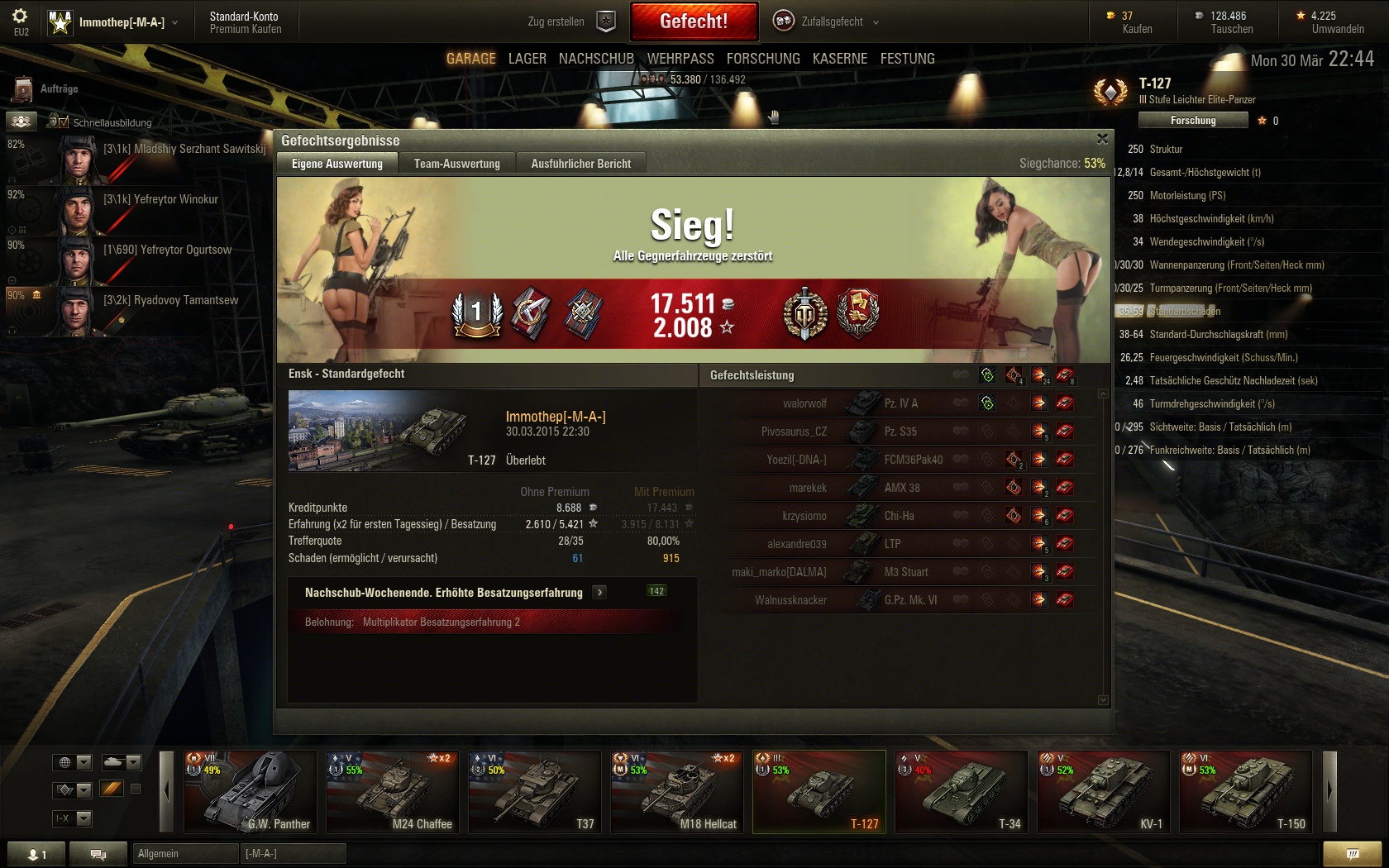Switch to the Team-Auswertung tab
1389x868 pixels.
coord(456,164)
